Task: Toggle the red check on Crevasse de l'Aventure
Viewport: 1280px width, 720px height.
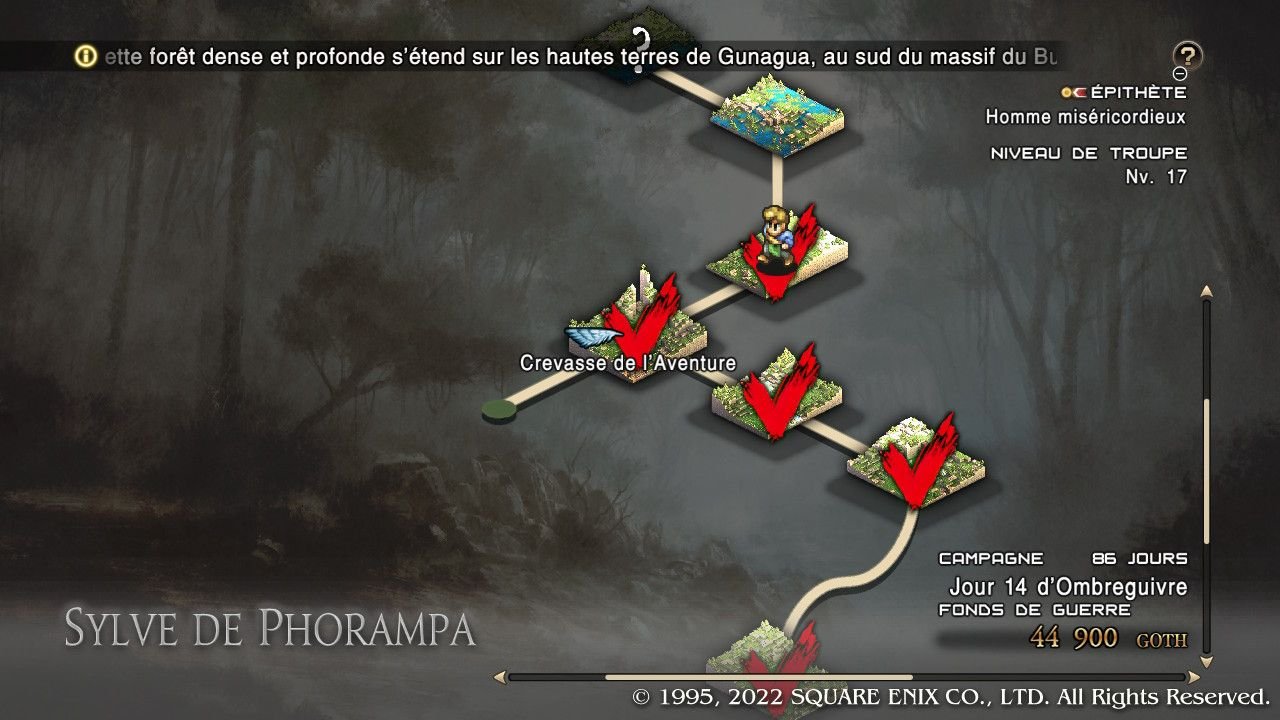Action: (637, 323)
